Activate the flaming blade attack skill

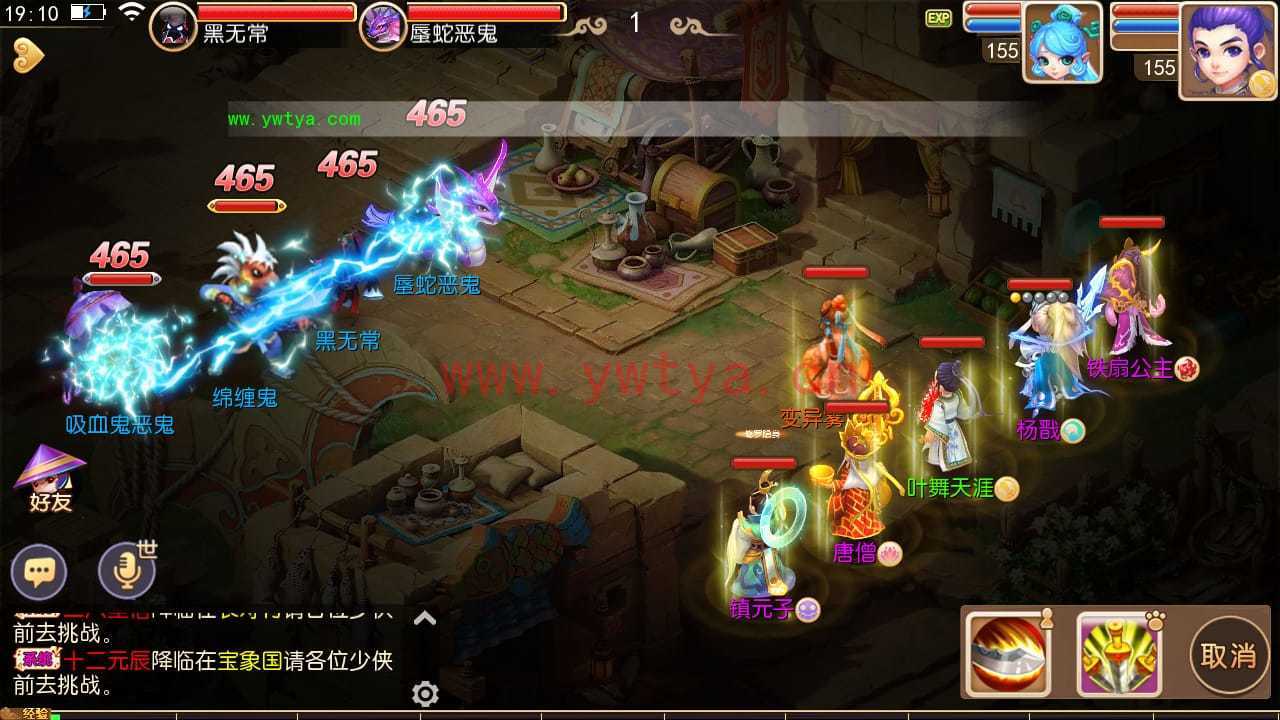[1008, 654]
